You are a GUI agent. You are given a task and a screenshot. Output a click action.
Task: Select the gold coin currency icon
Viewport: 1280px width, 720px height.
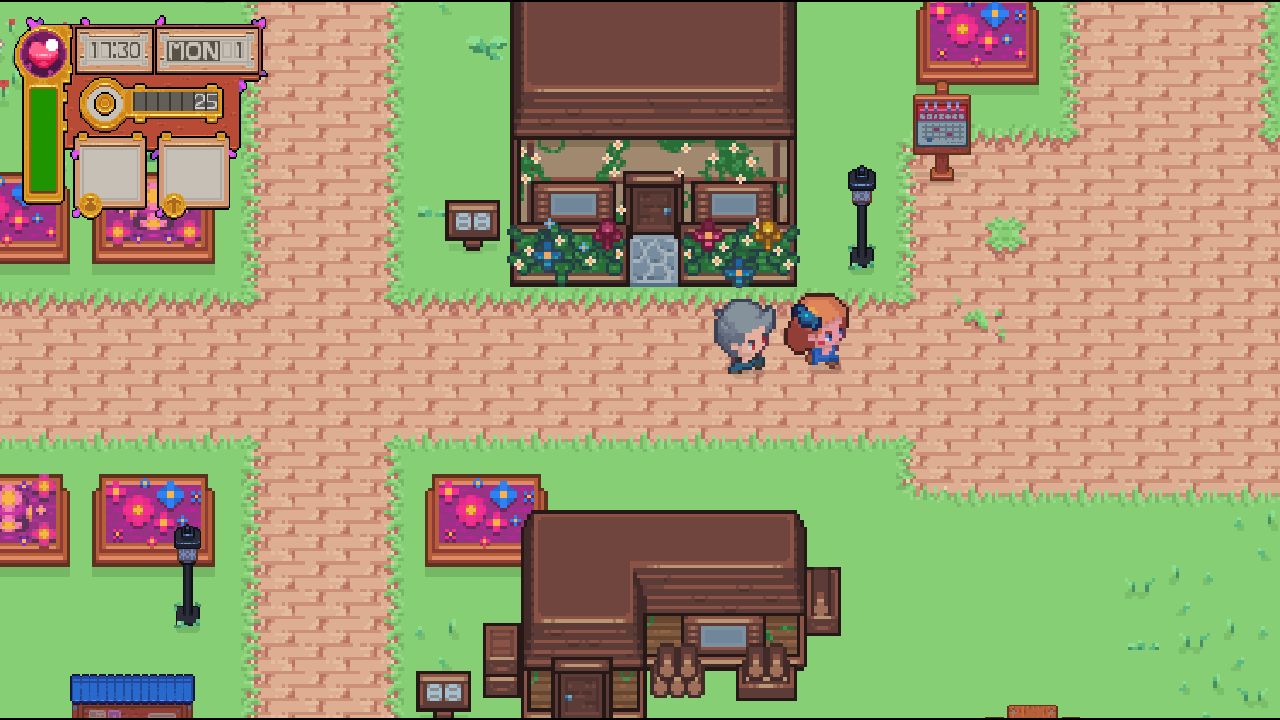coord(104,104)
